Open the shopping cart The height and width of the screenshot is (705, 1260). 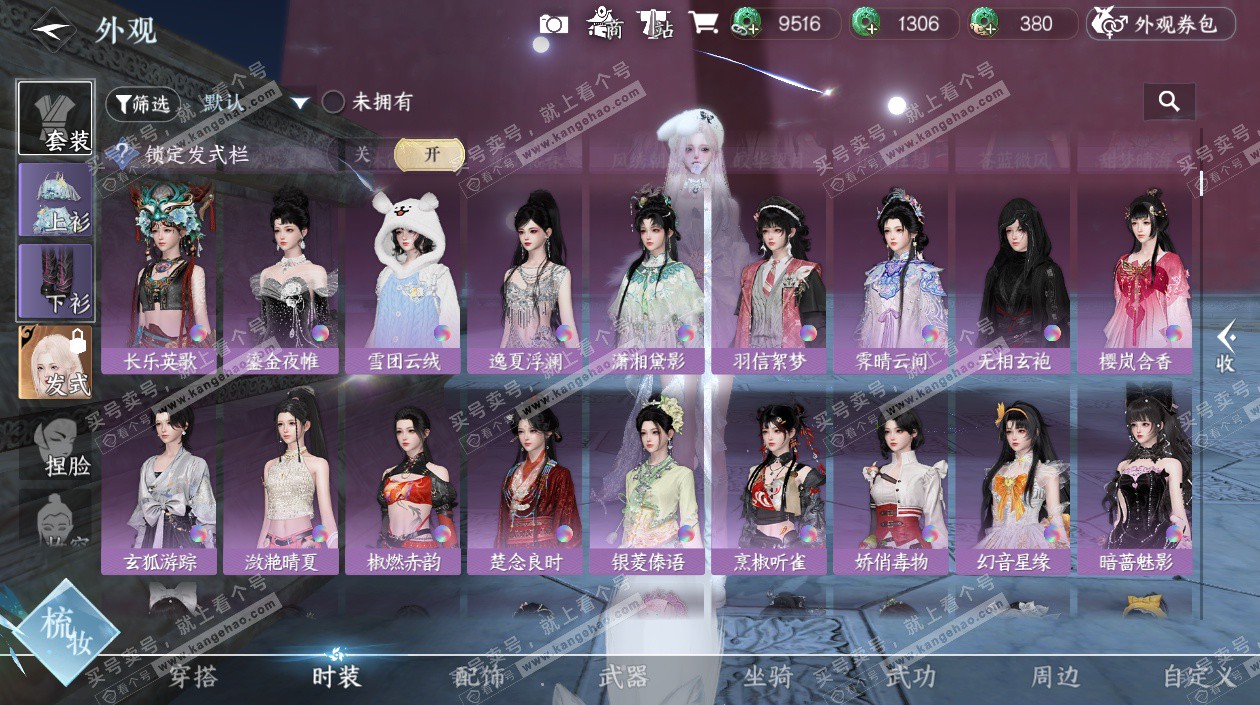point(704,24)
